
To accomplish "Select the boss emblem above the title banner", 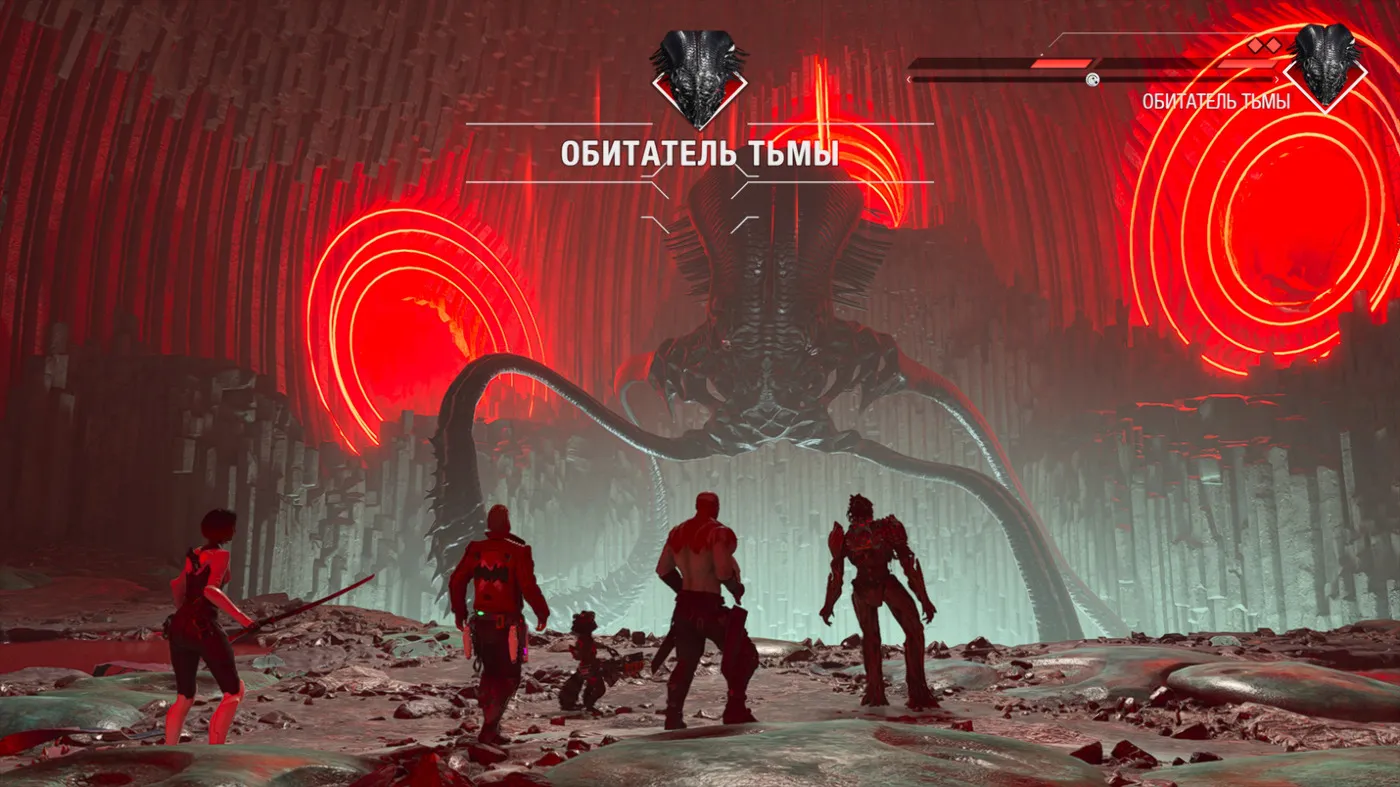I will [x=699, y=79].
